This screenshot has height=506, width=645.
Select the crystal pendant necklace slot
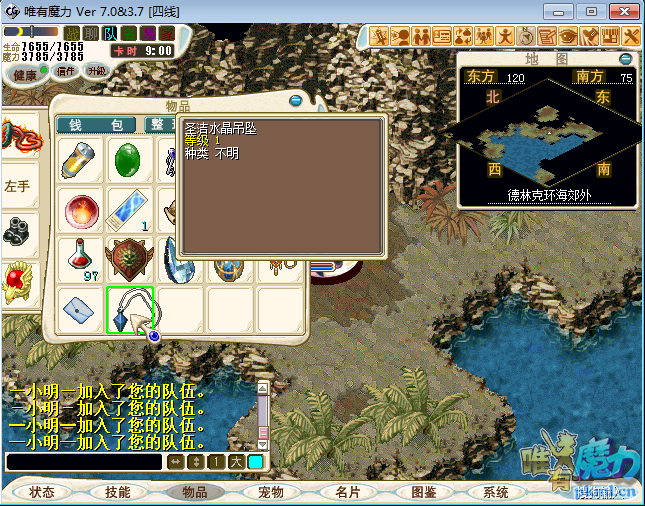[x=130, y=308]
